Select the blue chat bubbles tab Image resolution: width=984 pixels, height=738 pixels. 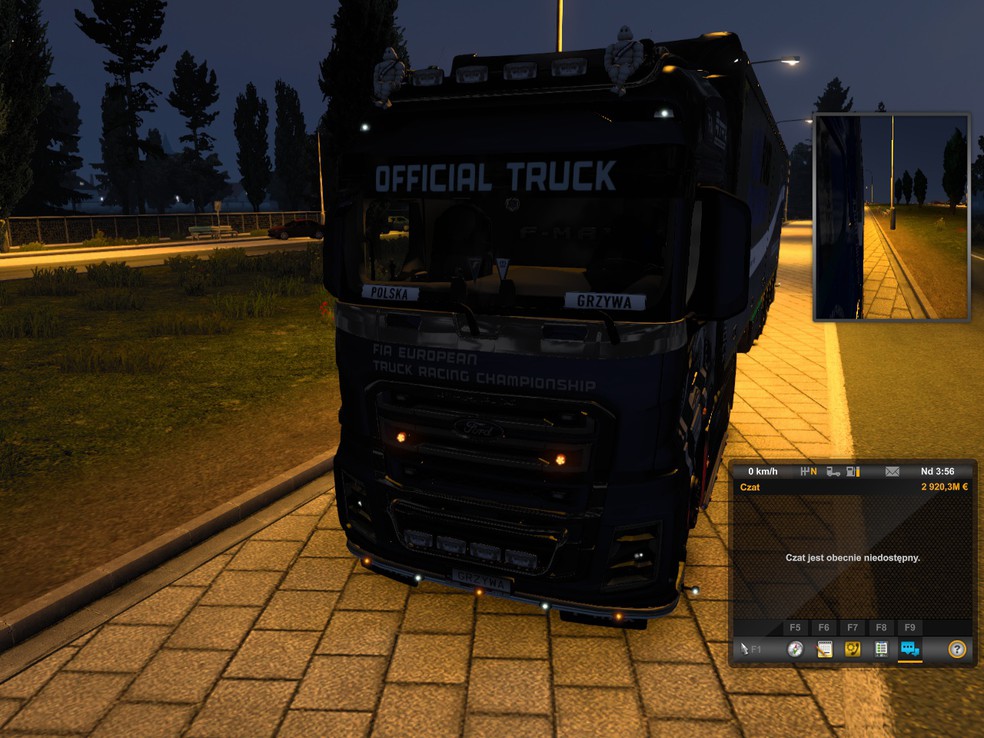(x=909, y=649)
